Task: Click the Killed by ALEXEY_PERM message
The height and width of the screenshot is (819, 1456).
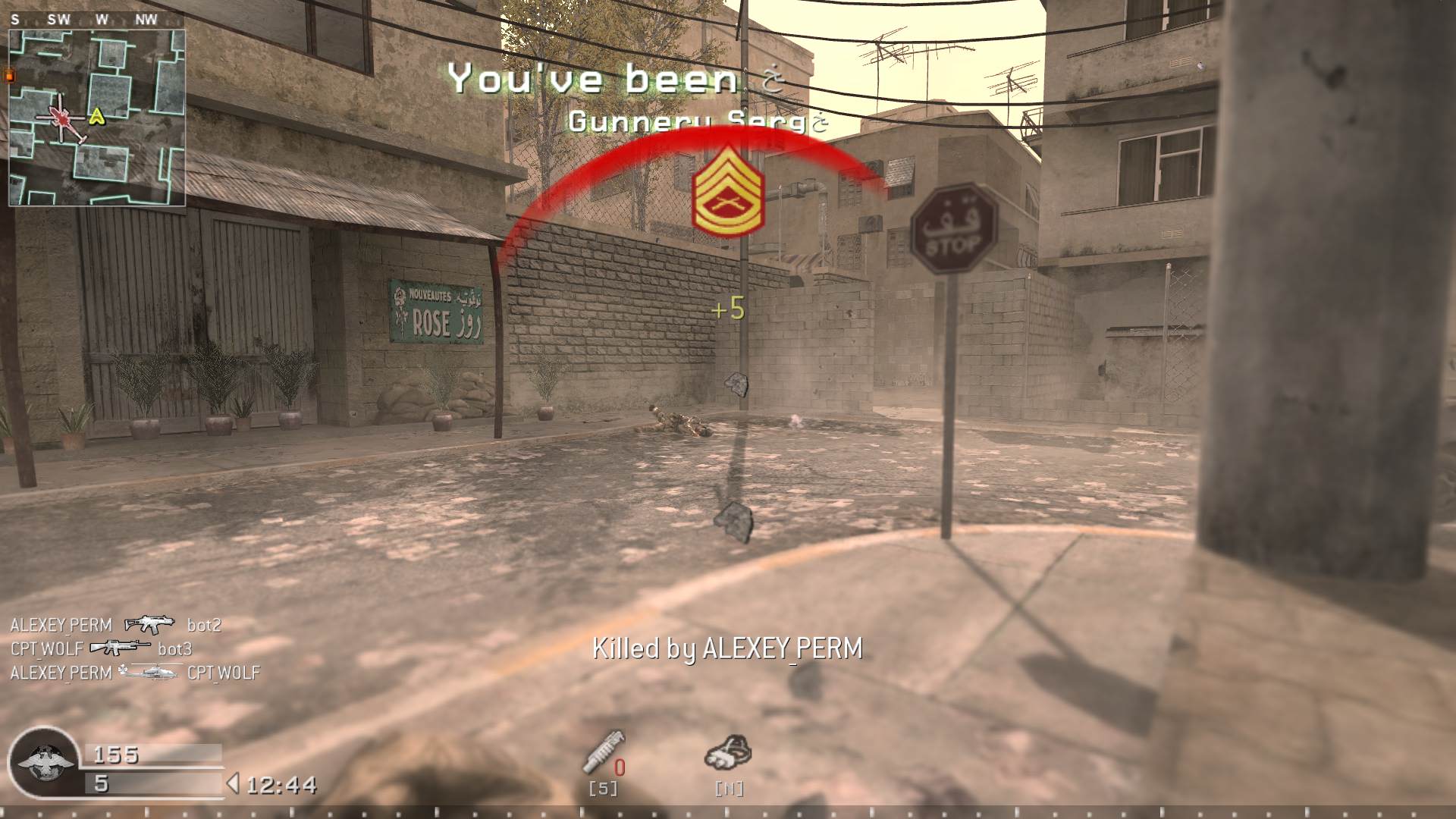Action: (728, 649)
